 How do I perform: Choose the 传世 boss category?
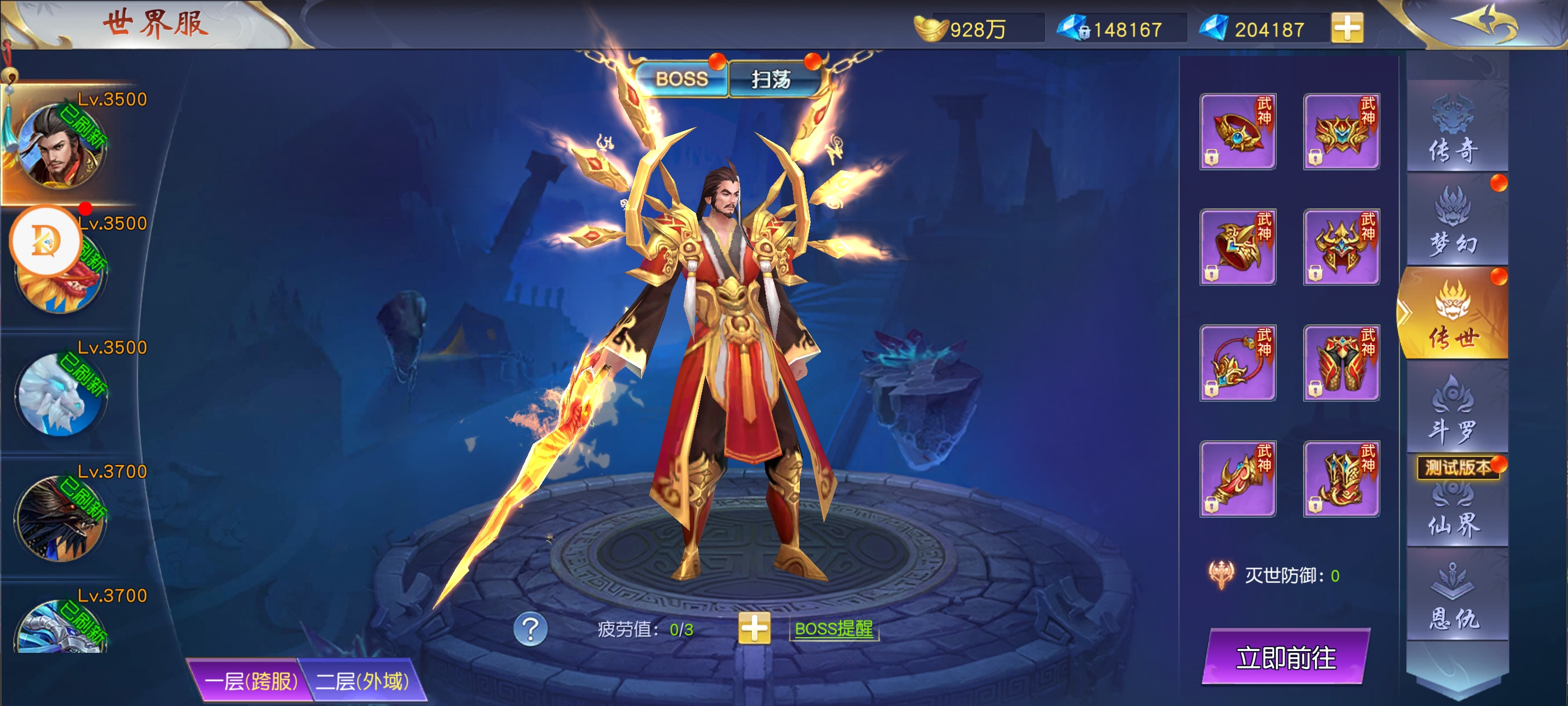click(x=1454, y=314)
